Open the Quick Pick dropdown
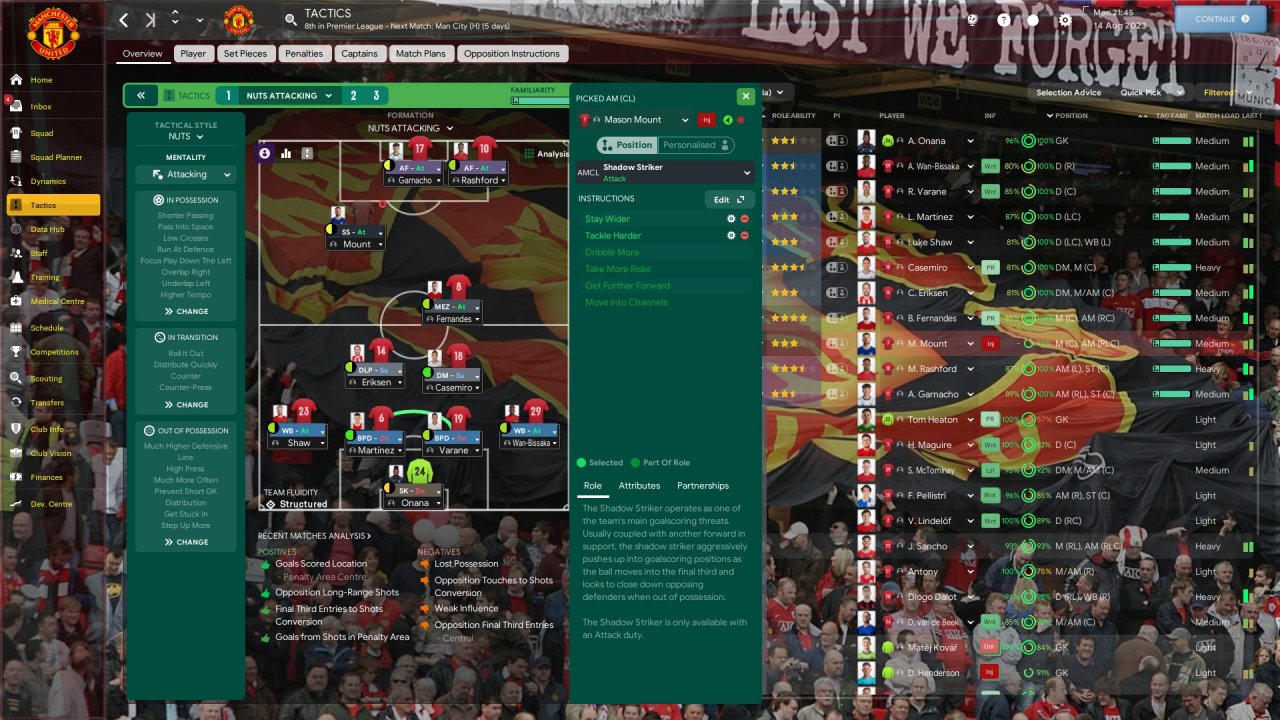Viewport: 1280px width, 720px height. [x=1151, y=93]
